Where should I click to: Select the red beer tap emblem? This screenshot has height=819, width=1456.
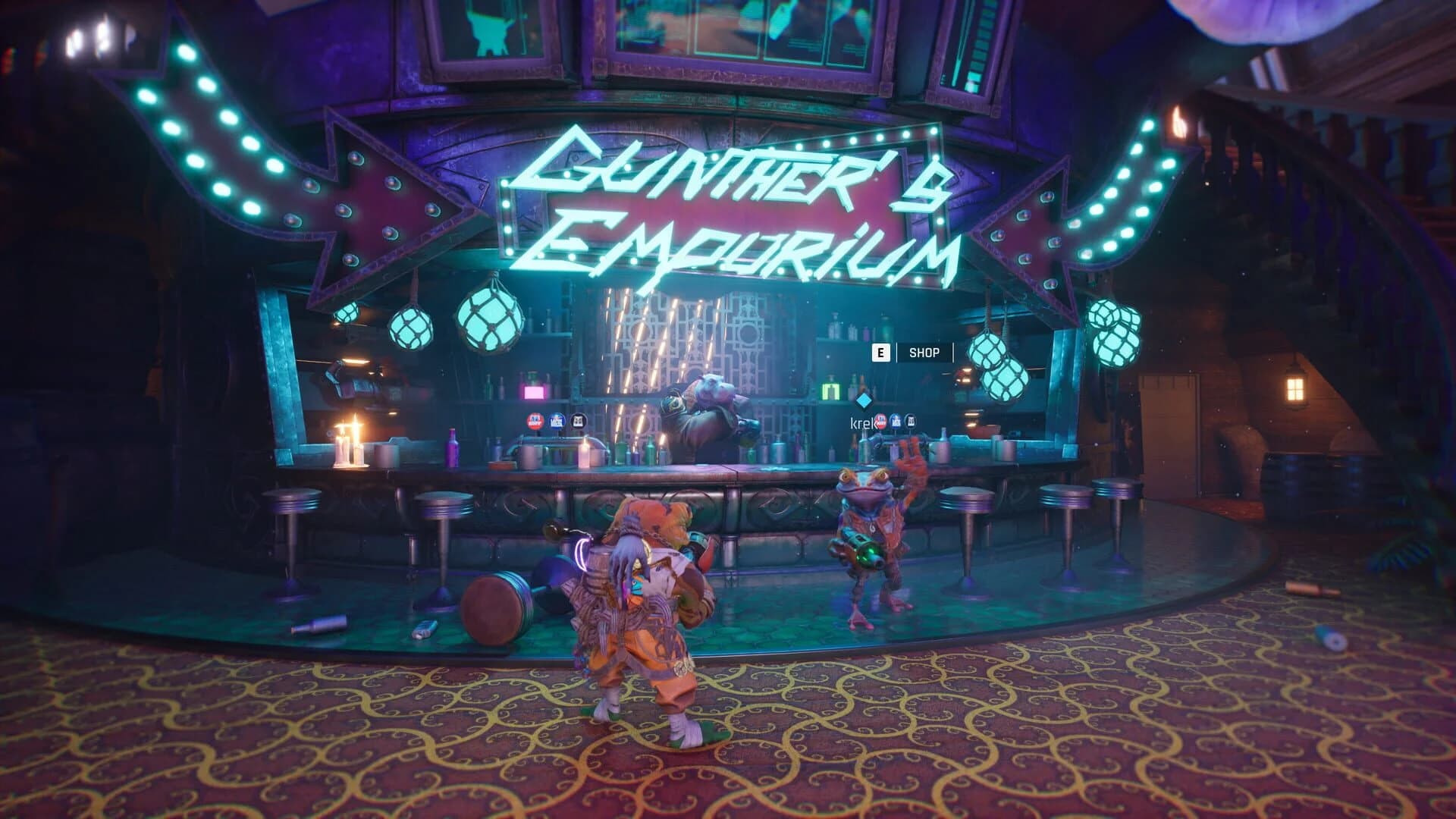point(534,420)
